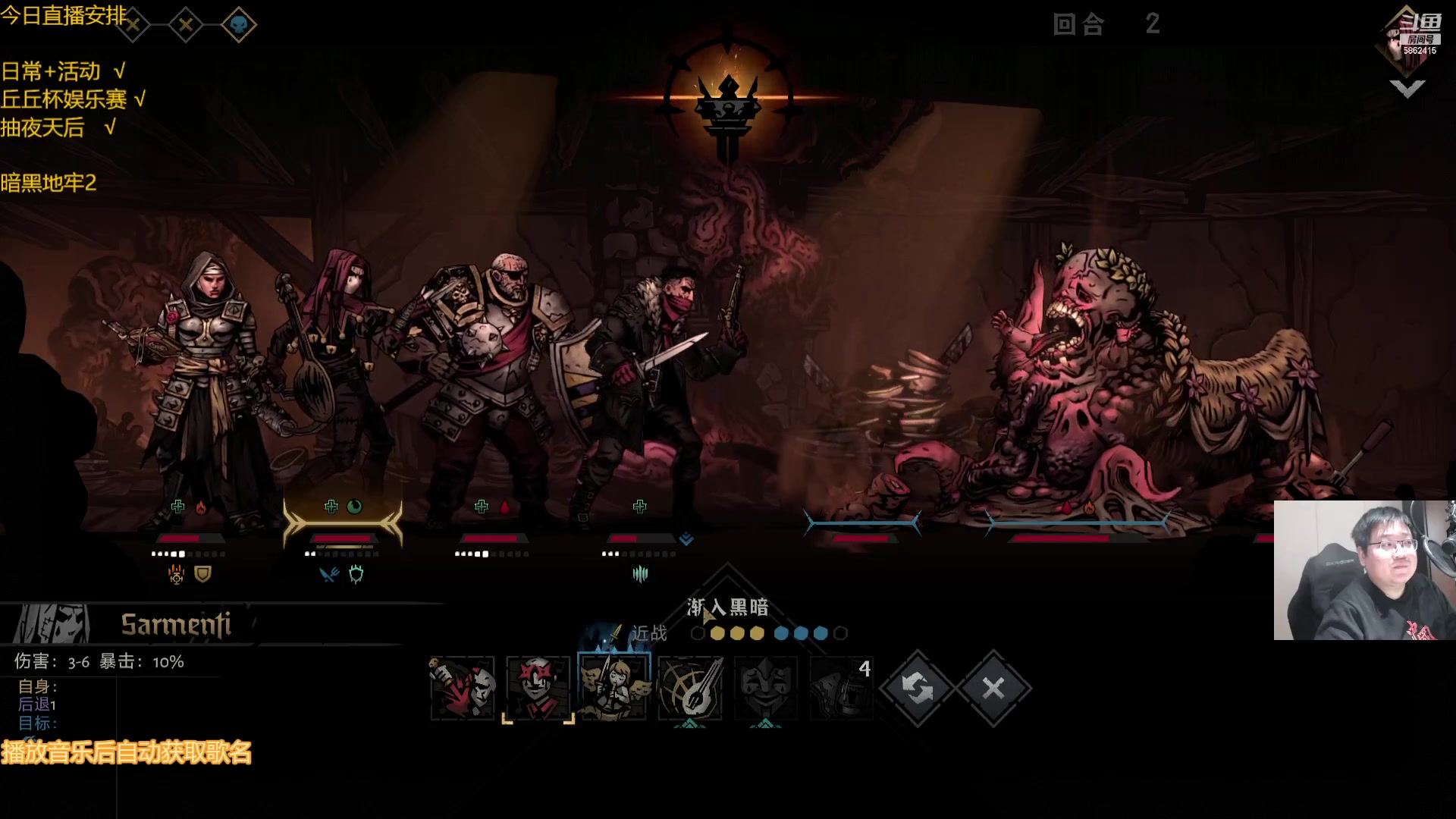The height and width of the screenshot is (819, 1456).
Task: Click the swap position arrows button
Action: coord(917,688)
